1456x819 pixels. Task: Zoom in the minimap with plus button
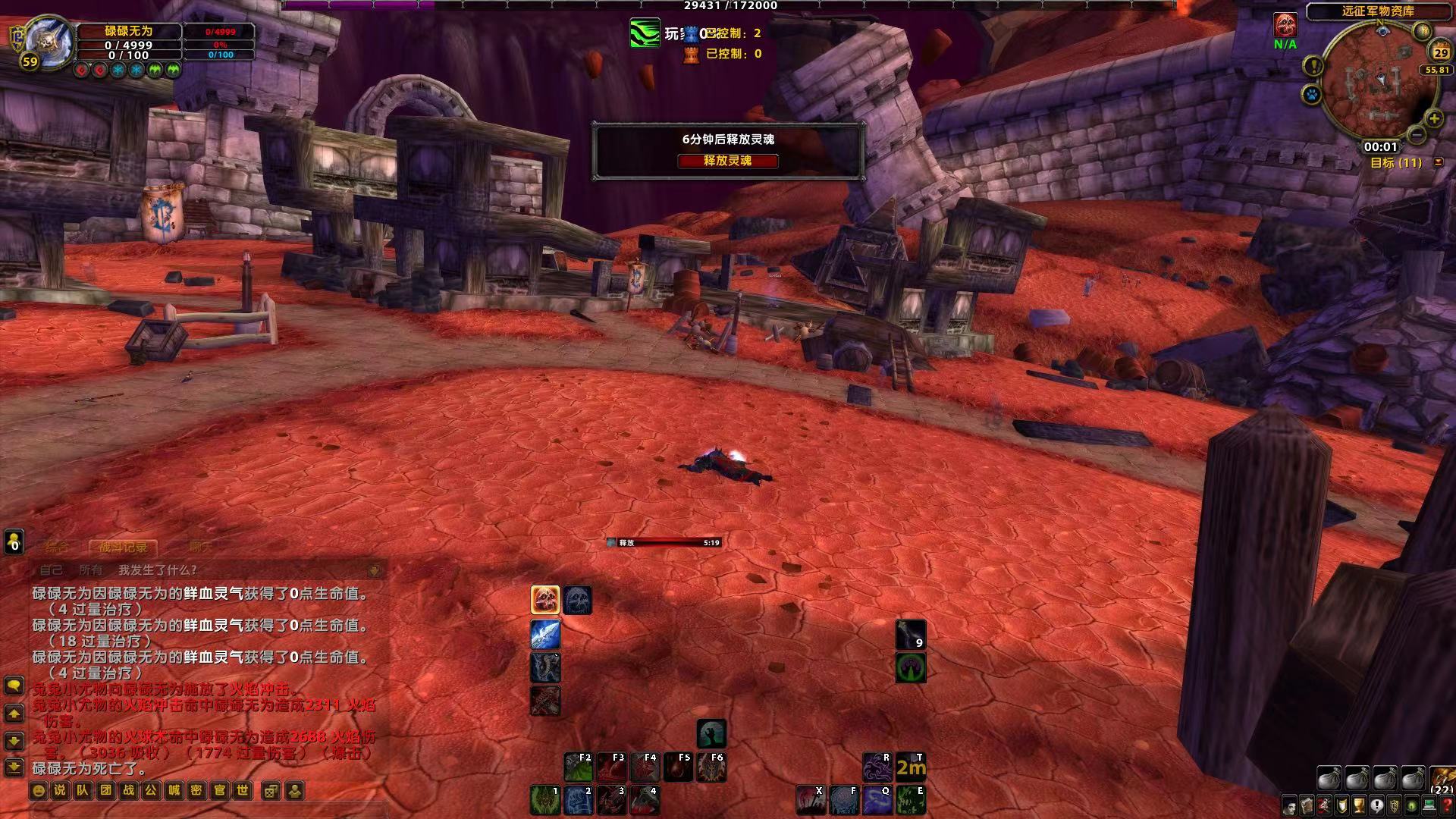tap(1433, 118)
